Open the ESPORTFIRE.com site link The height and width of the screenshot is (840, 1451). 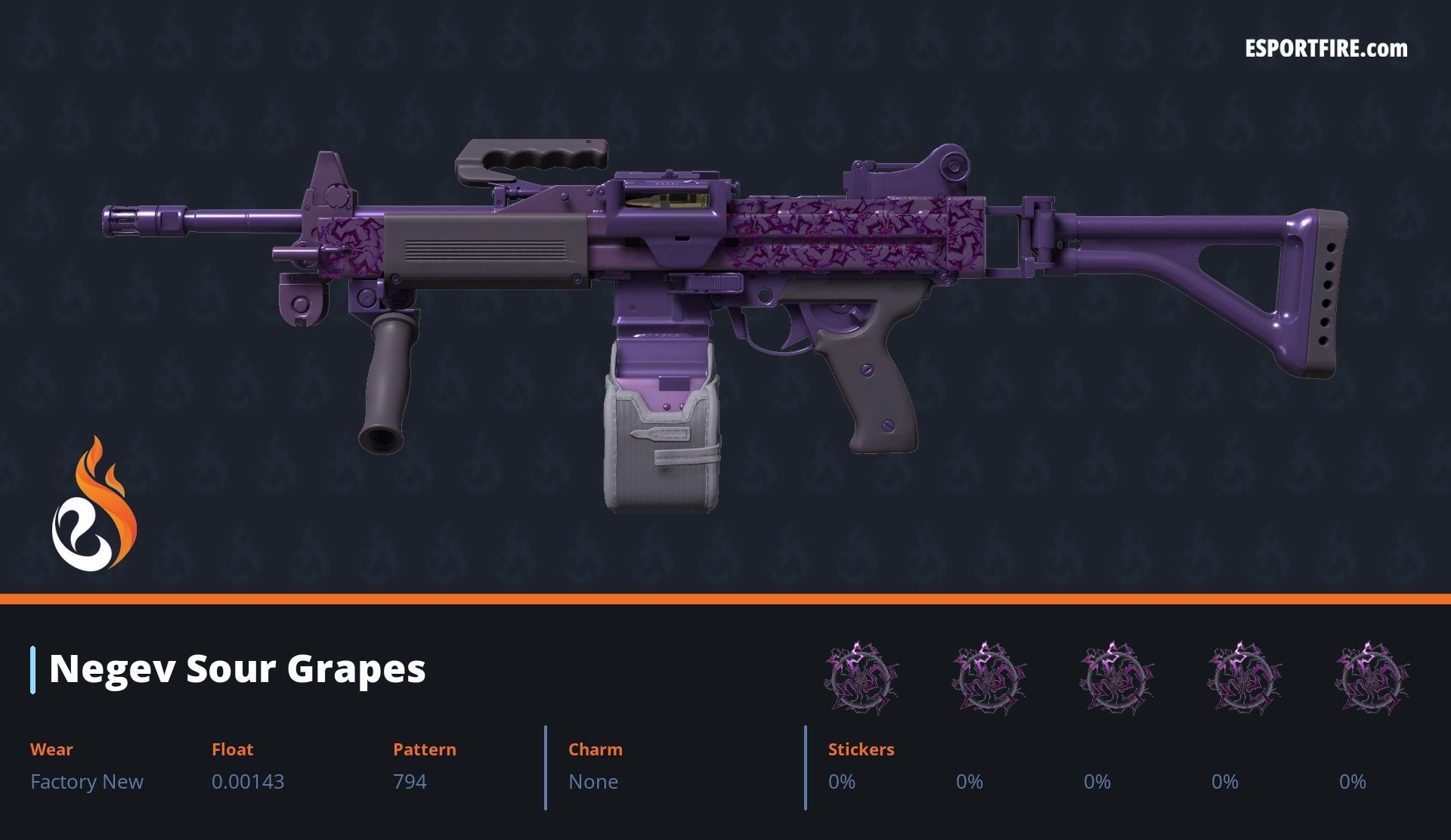pos(1326,49)
